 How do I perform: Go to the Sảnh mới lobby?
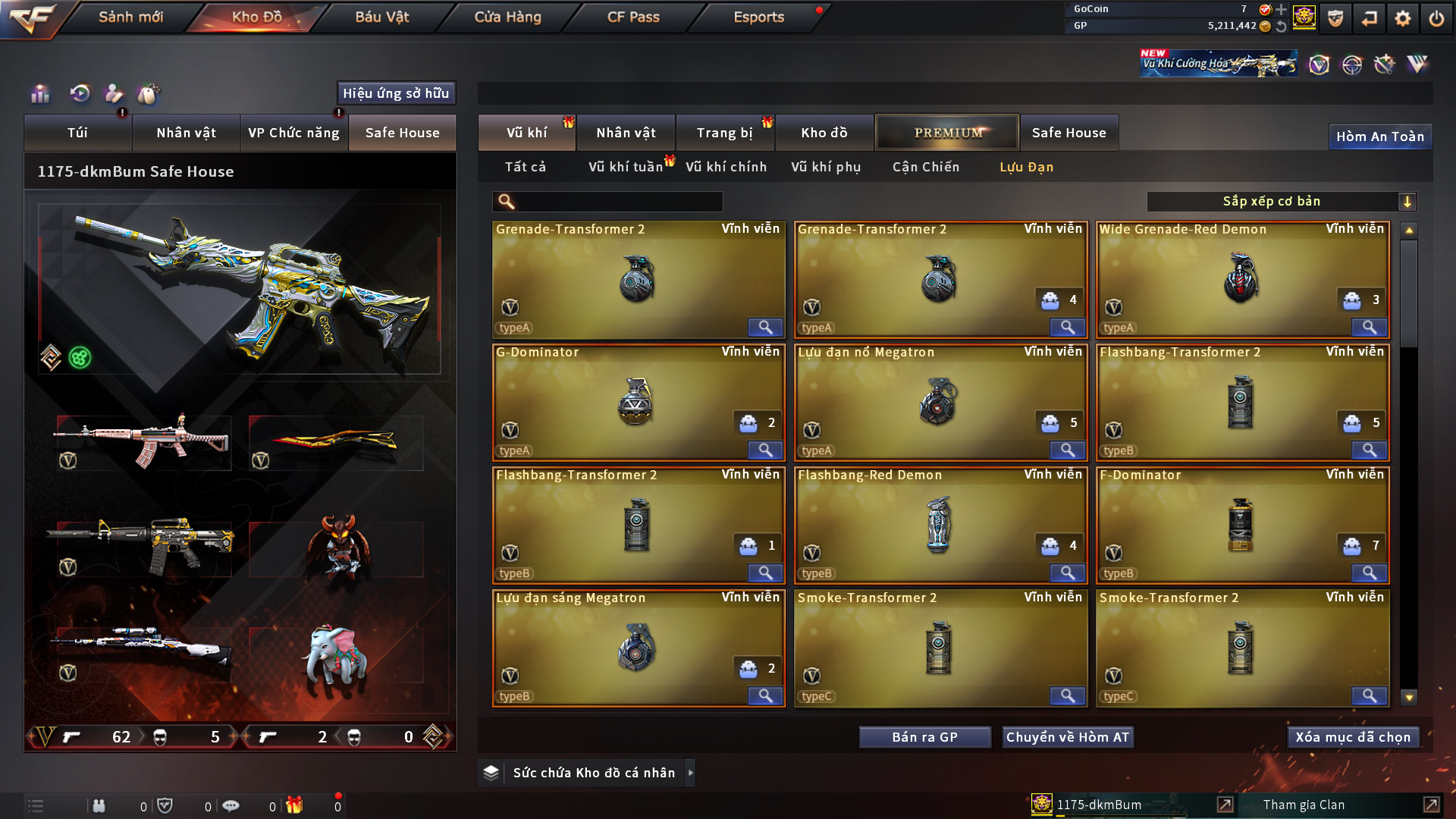tap(130, 17)
